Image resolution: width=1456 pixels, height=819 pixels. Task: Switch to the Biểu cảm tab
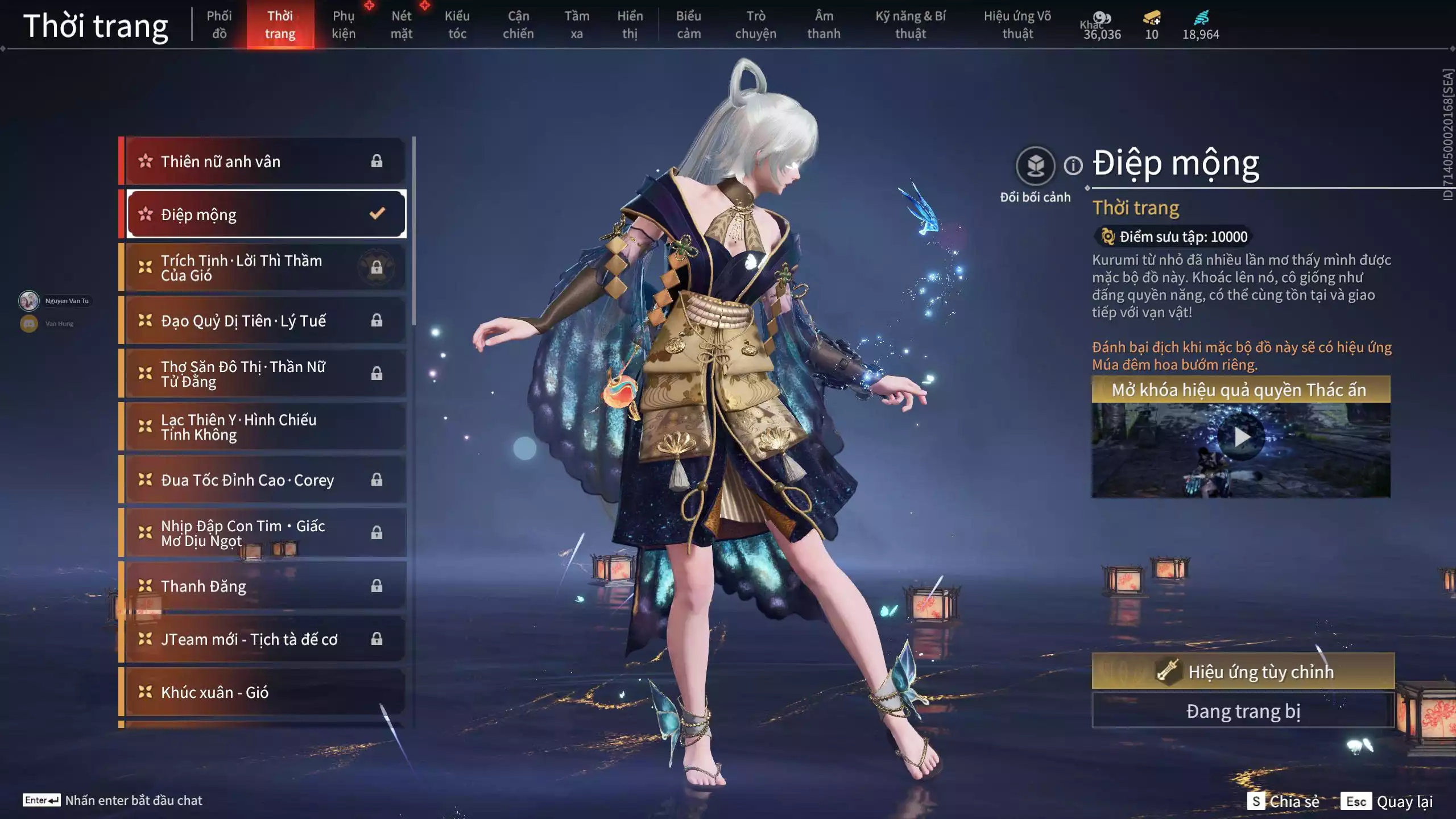[x=688, y=25]
